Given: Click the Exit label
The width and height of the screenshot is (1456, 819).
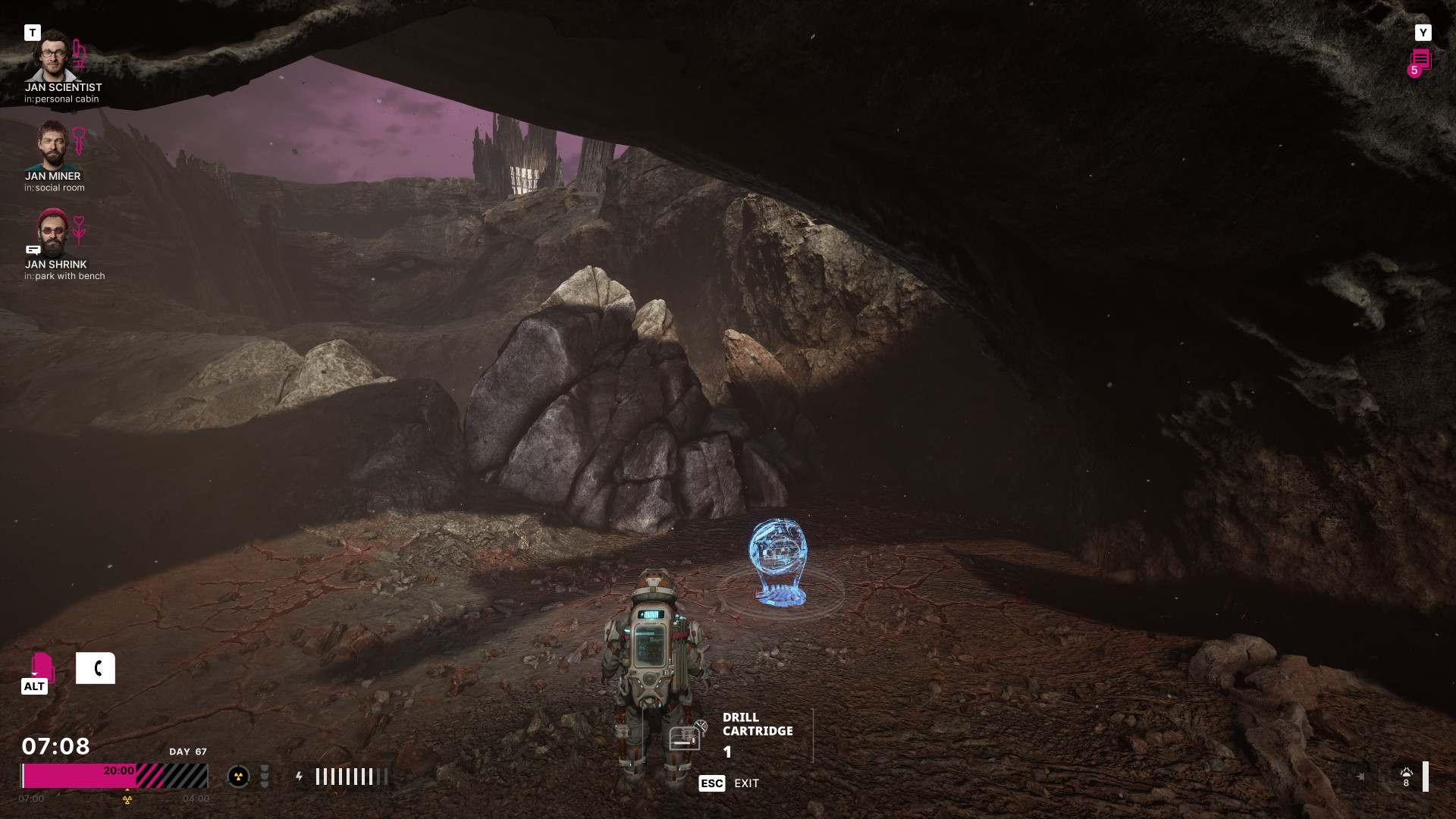Looking at the screenshot, I should 746,783.
